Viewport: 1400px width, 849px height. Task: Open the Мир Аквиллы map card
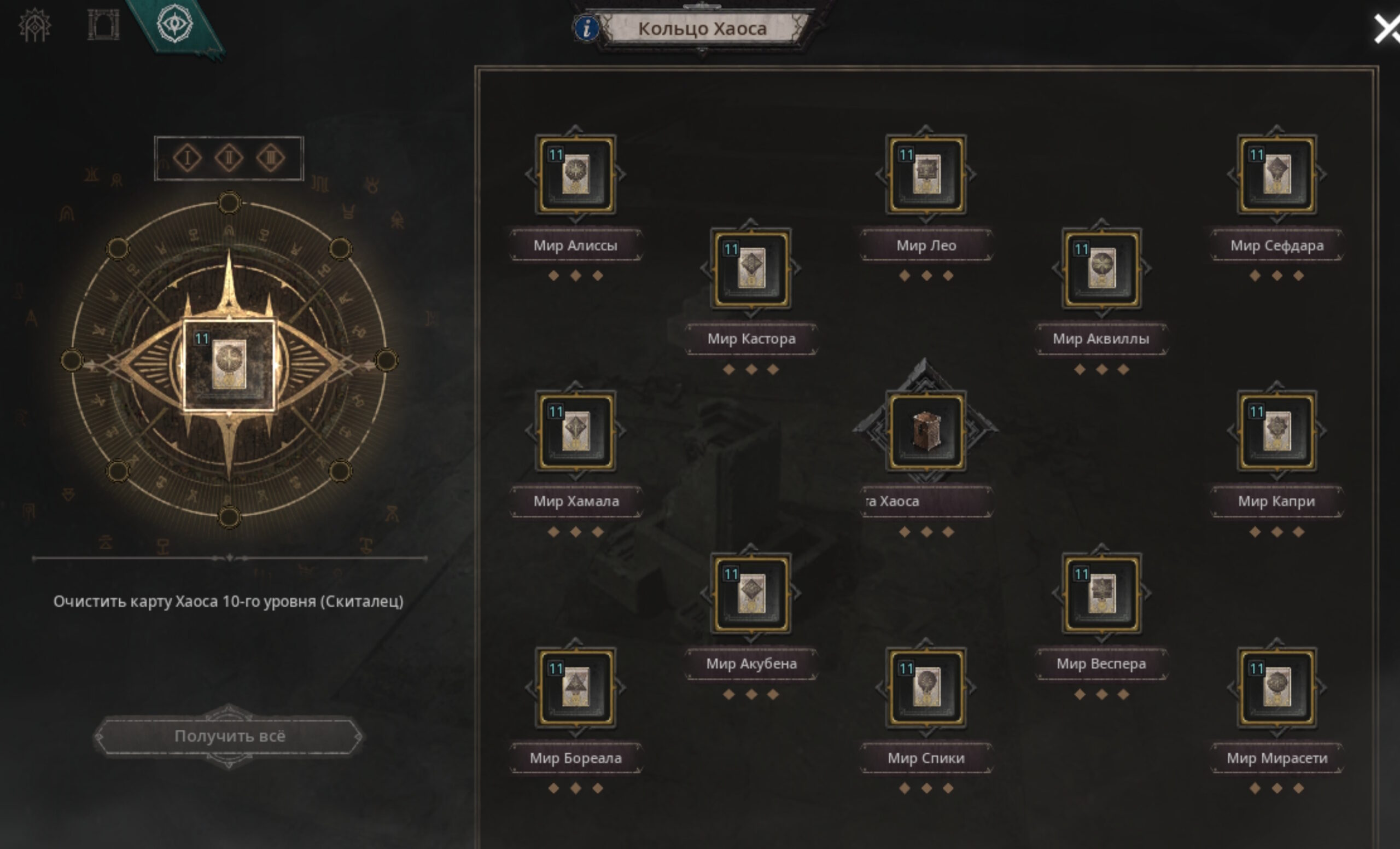pos(1101,268)
